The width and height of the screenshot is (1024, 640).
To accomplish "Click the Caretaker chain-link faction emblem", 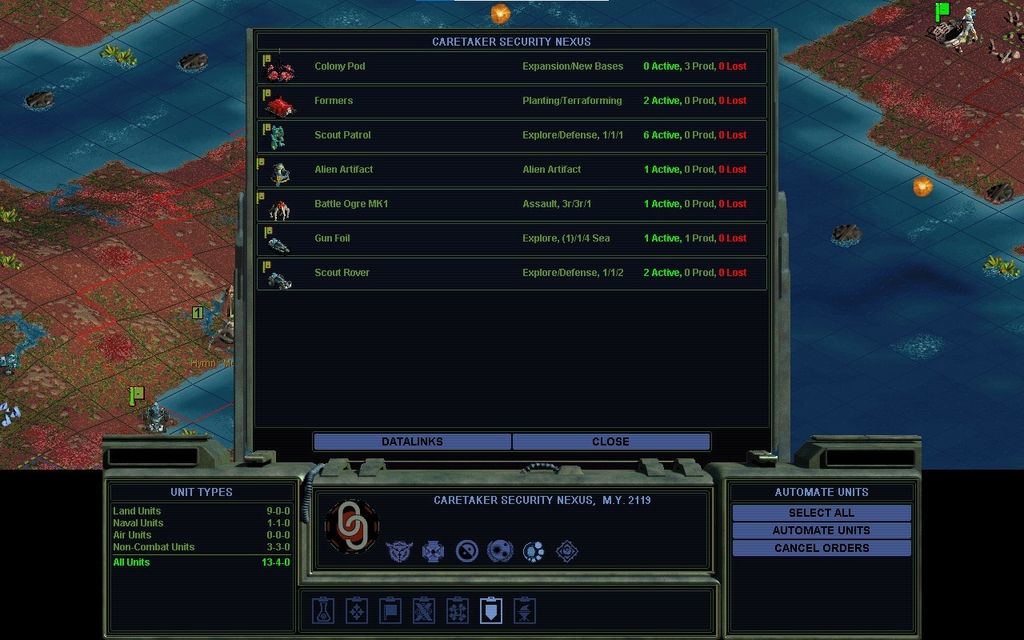I will coord(352,526).
